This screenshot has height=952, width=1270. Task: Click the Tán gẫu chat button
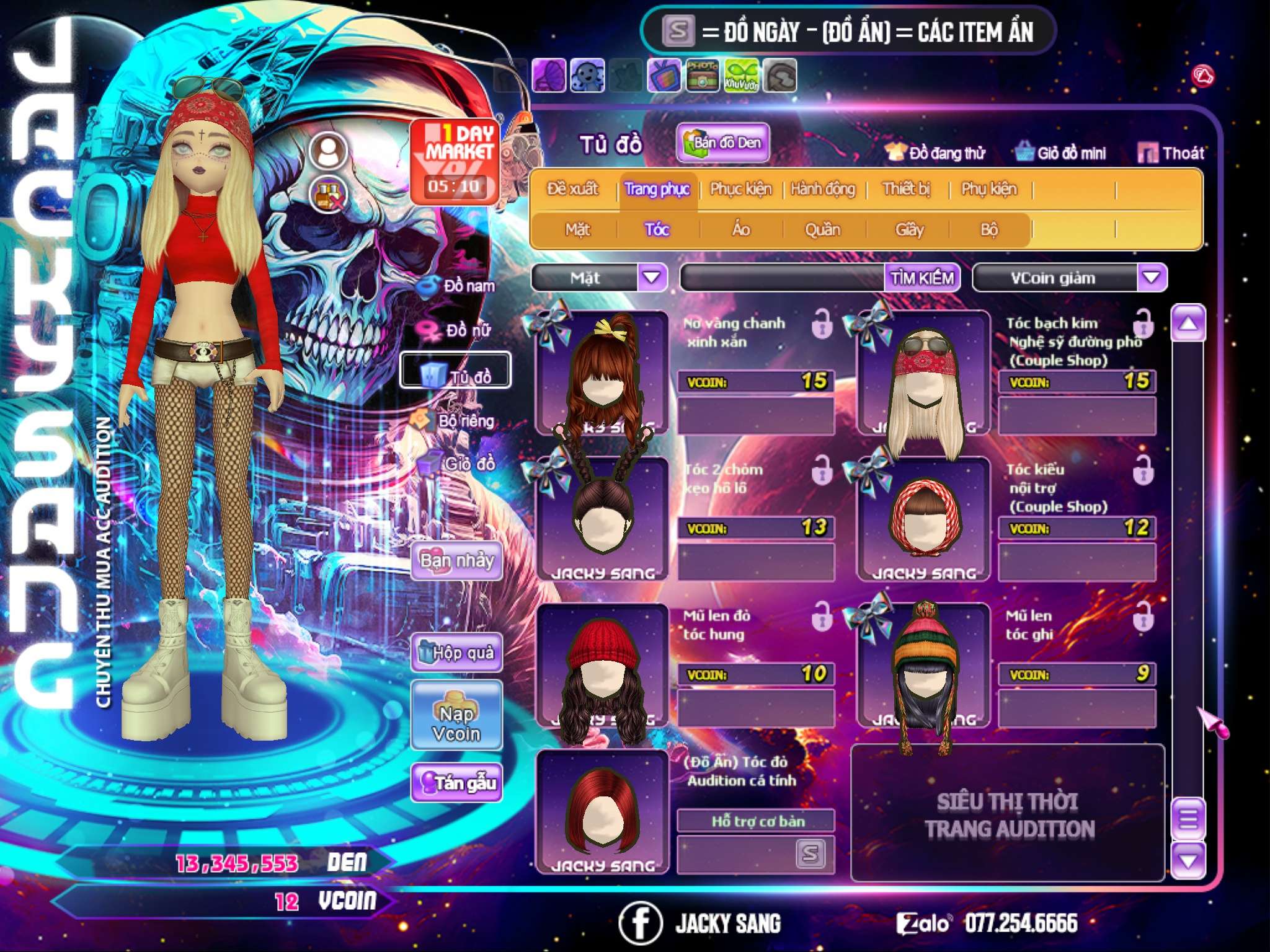point(457,783)
